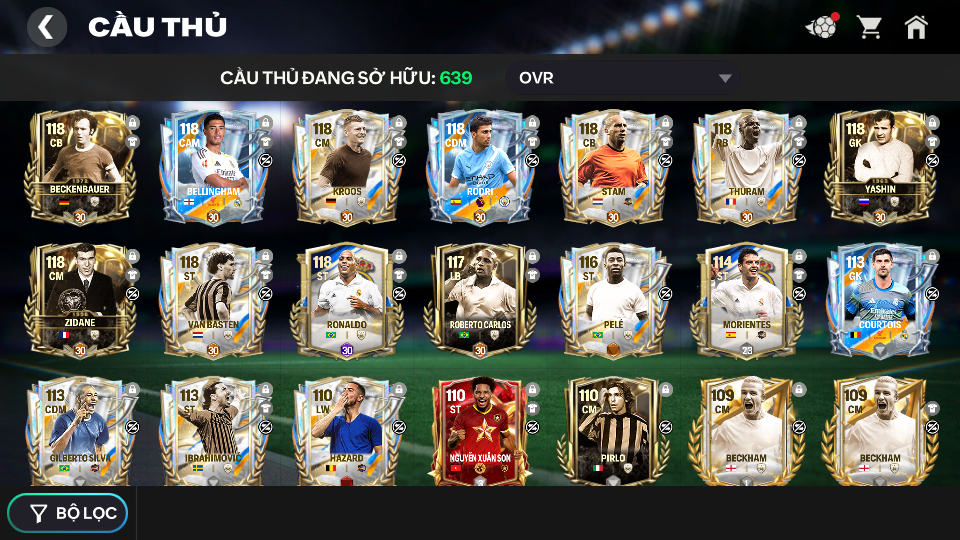The height and width of the screenshot is (540, 960).
Task: Select the Yashin goalkeeper card
Action: (879, 167)
